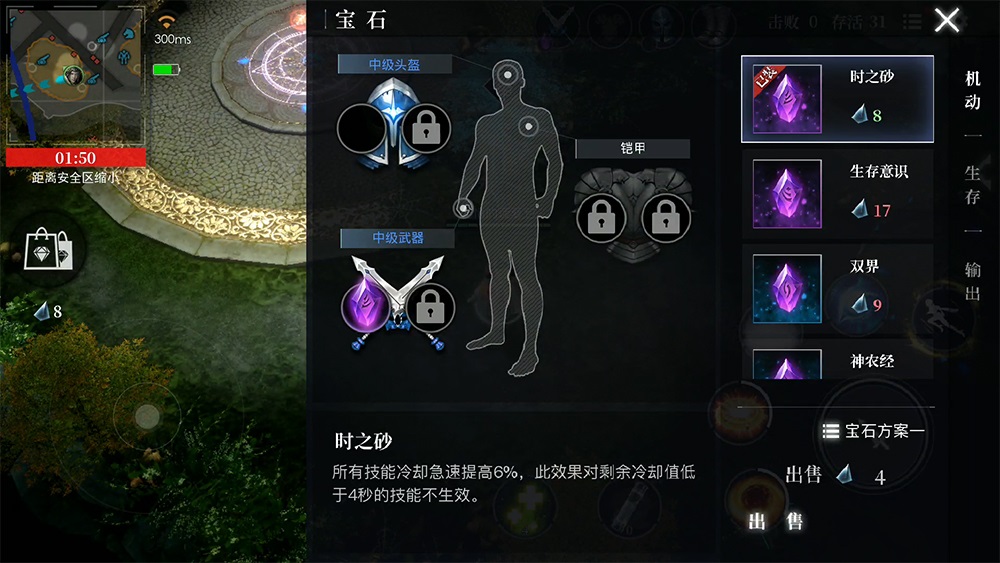
Task: Close the gem panel with the X
Action: 946,20
